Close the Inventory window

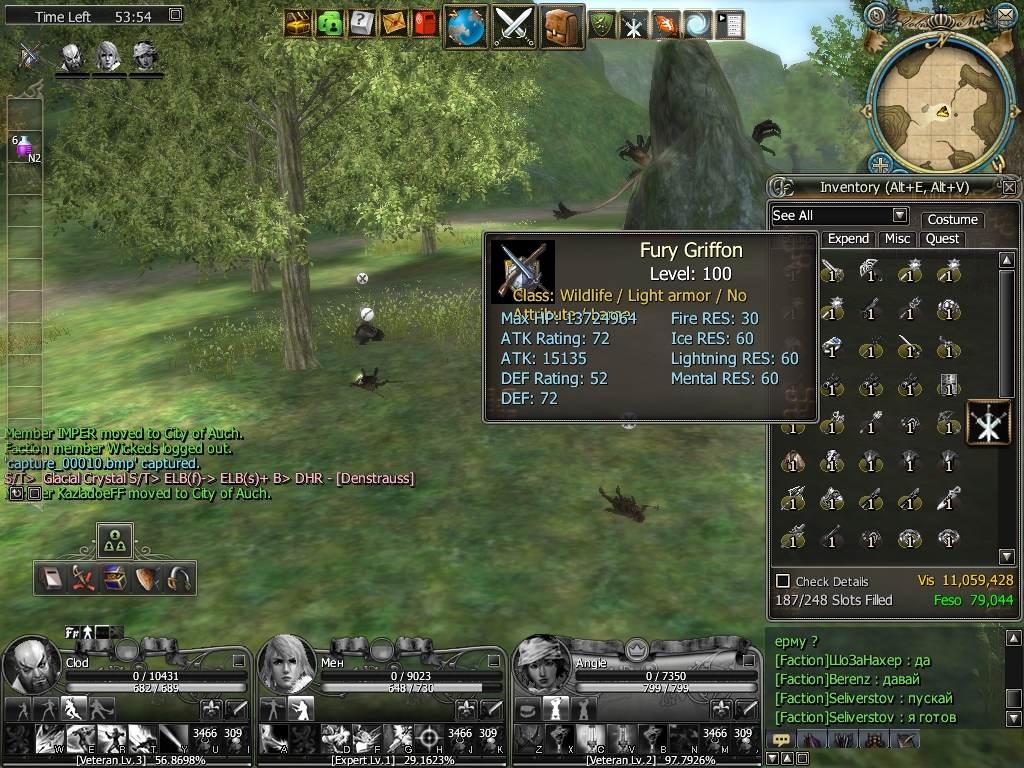tap(1009, 187)
